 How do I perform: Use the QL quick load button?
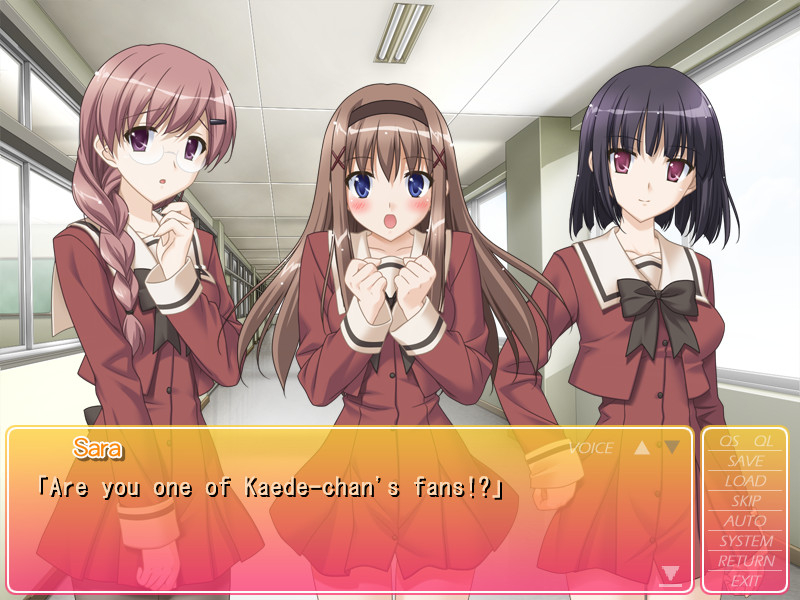point(763,441)
